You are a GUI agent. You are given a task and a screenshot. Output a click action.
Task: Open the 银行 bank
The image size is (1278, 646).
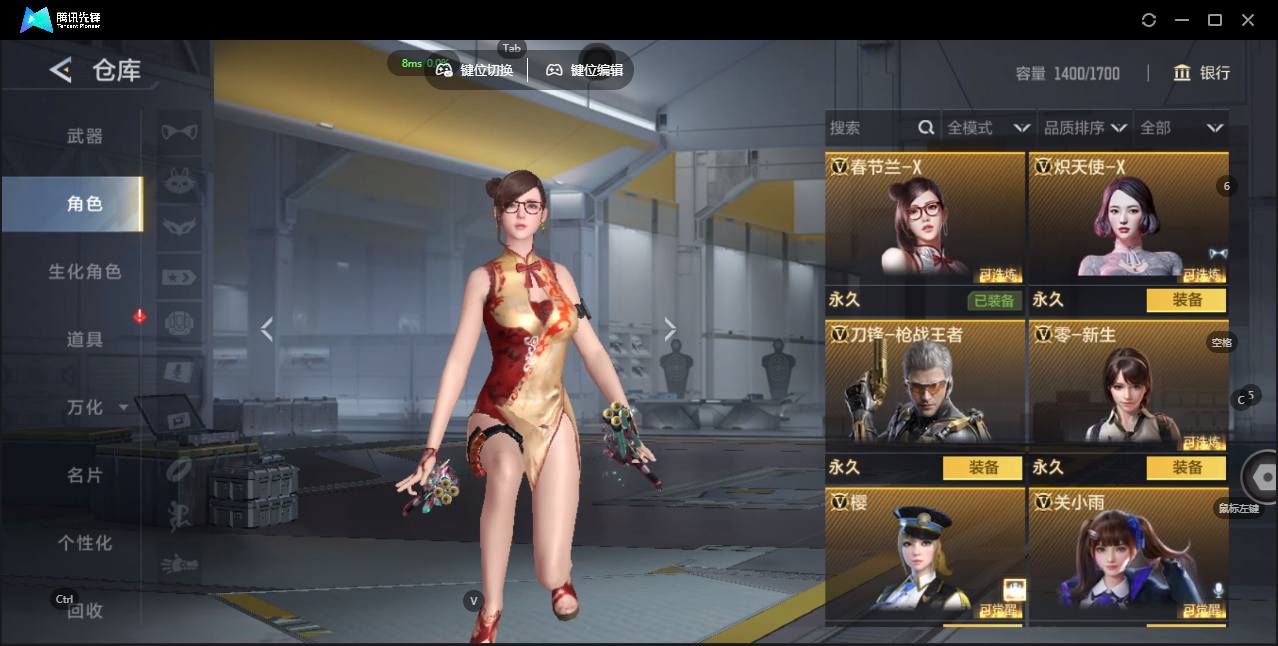(1201, 73)
